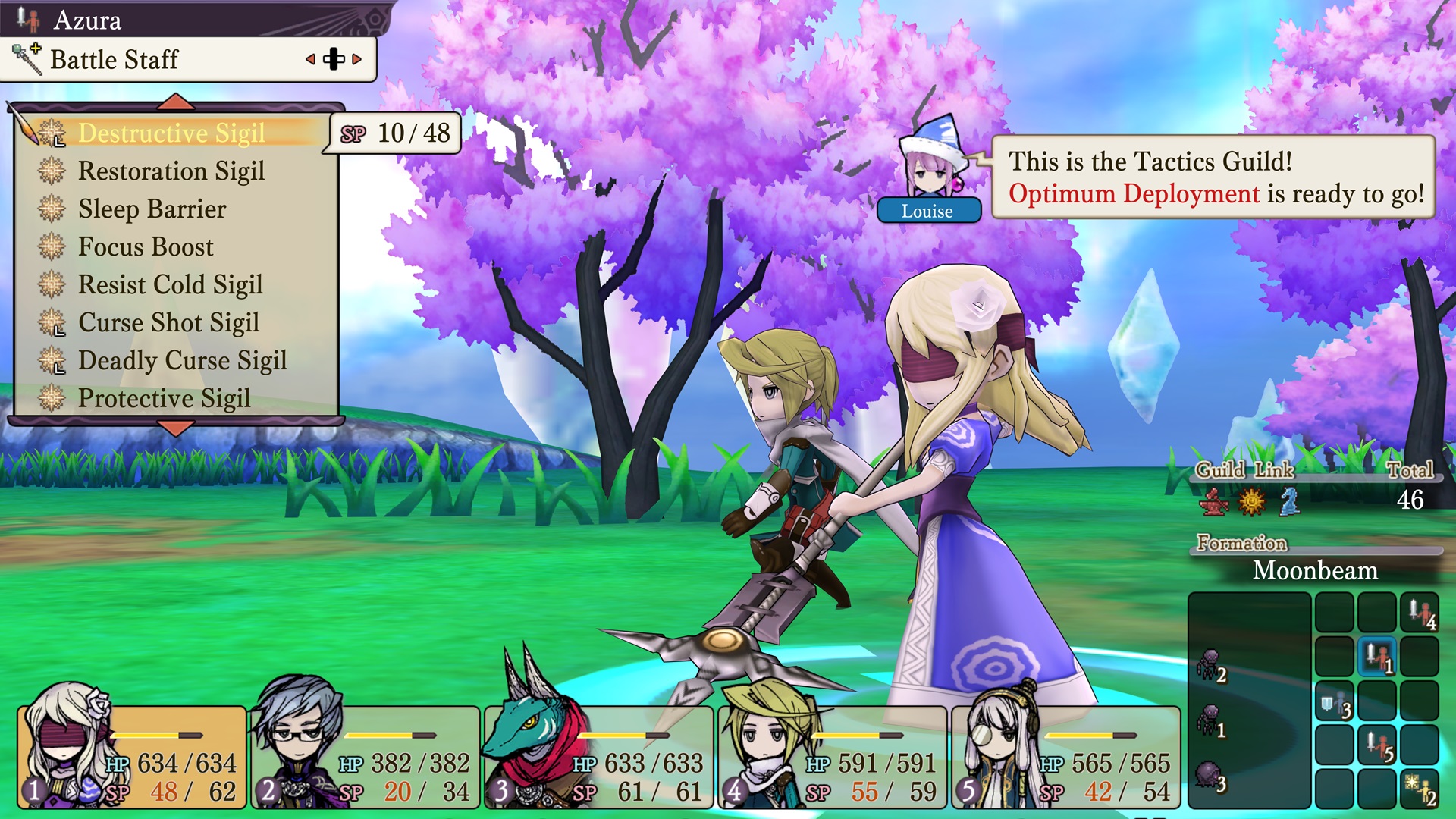This screenshot has width=1456, height=819.
Task: Choose the Protective Sigil skill
Action: 164,399
